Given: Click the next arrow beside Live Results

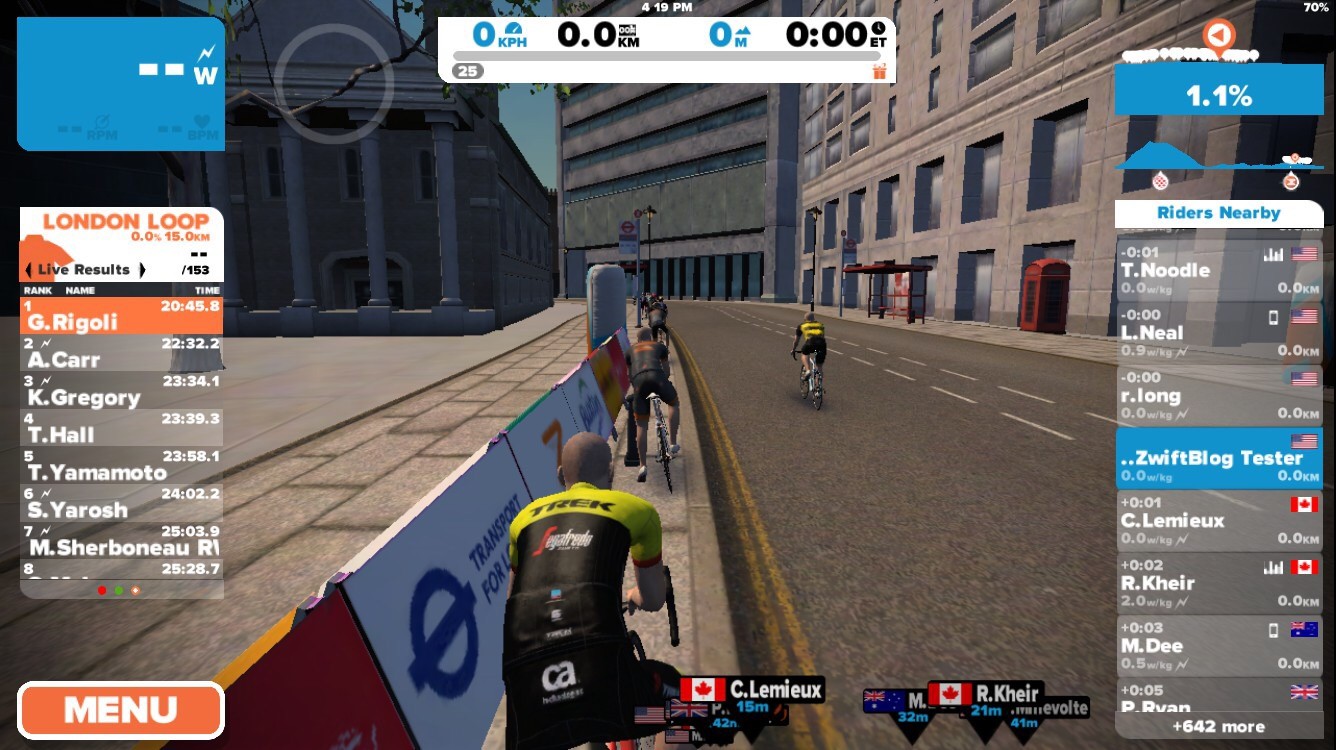Looking at the screenshot, I should (x=143, y=270).
